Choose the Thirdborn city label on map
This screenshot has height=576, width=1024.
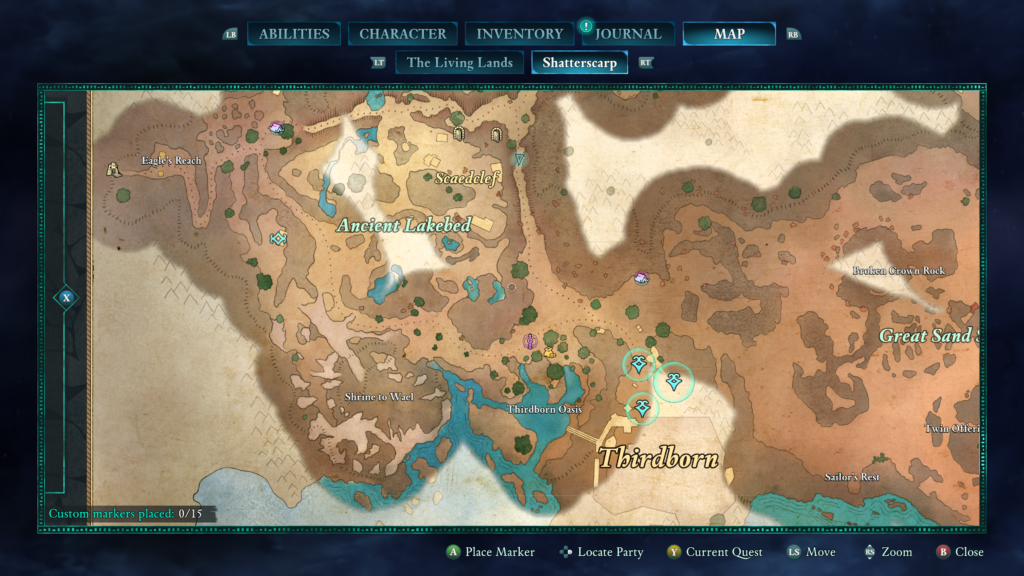pyautogui.click(x=658, y=458)
